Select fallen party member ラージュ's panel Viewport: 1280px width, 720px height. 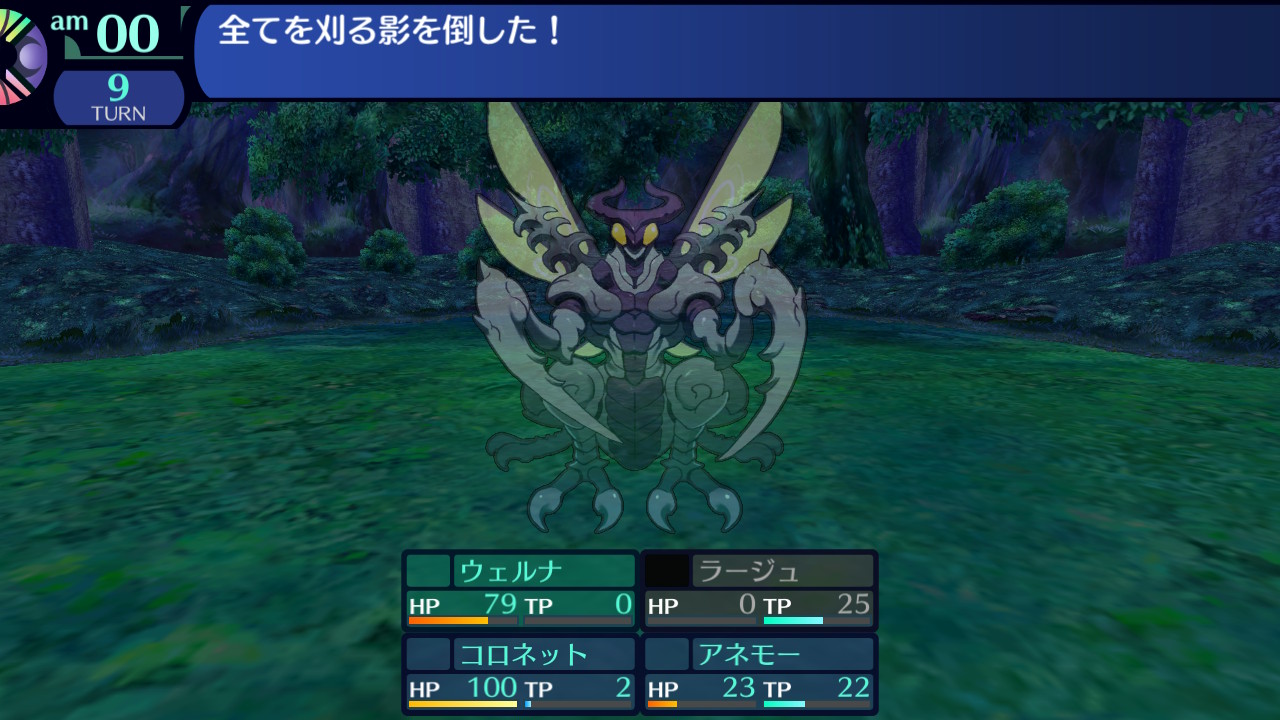[759, 590]
